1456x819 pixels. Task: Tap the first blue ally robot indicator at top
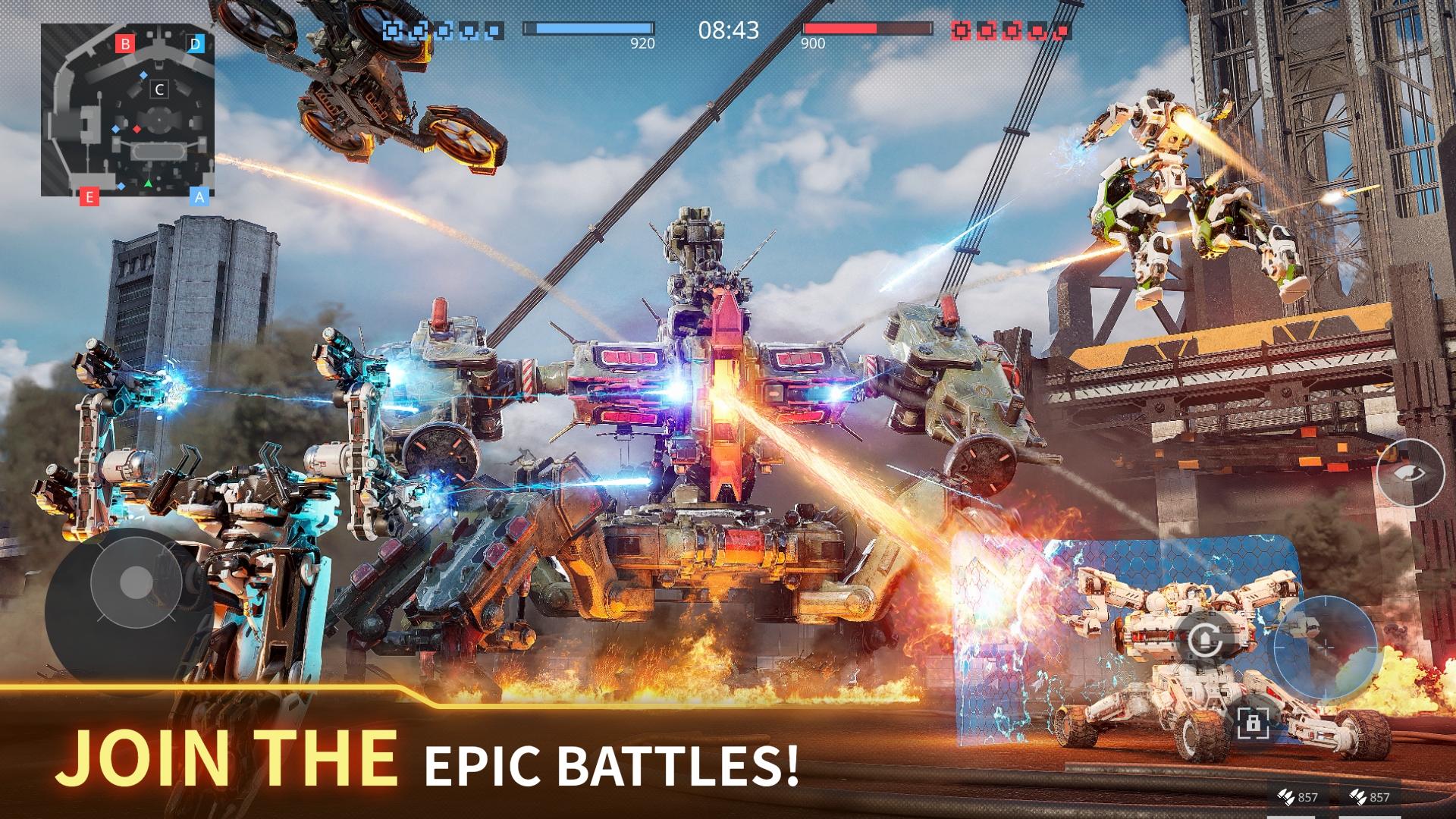pyautogui.click(x=392, y=29)
